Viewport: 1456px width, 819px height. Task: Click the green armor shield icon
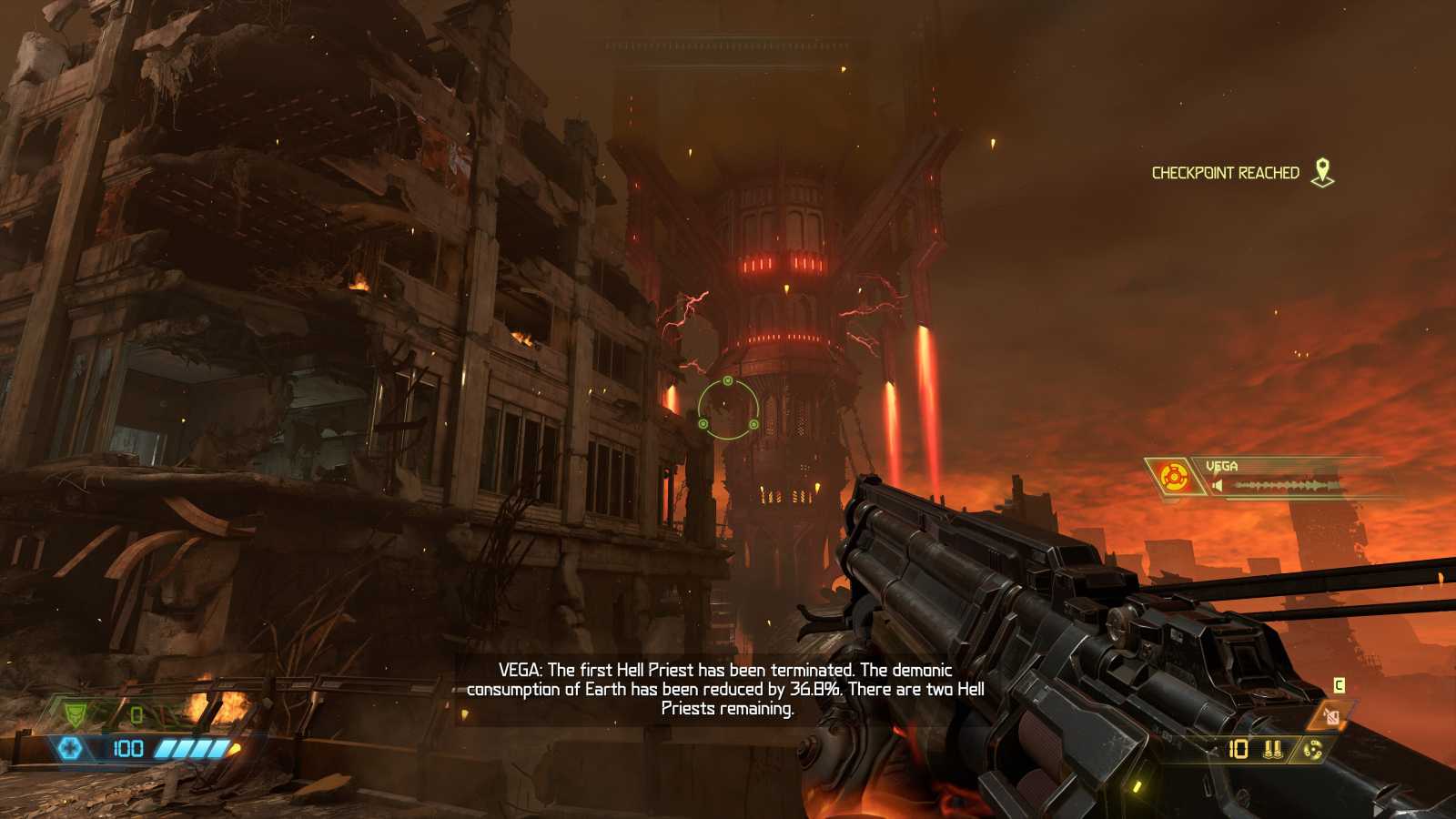coord(76,715)
